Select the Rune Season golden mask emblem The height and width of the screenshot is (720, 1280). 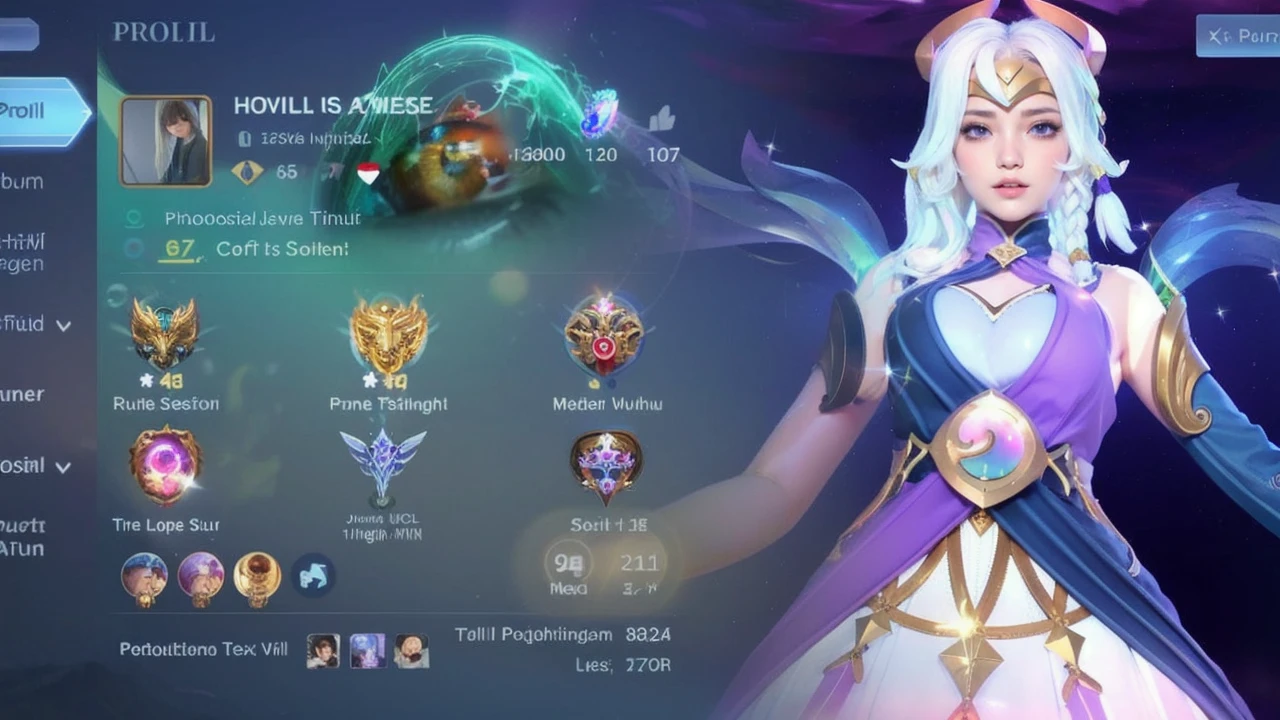click(164, 334)
